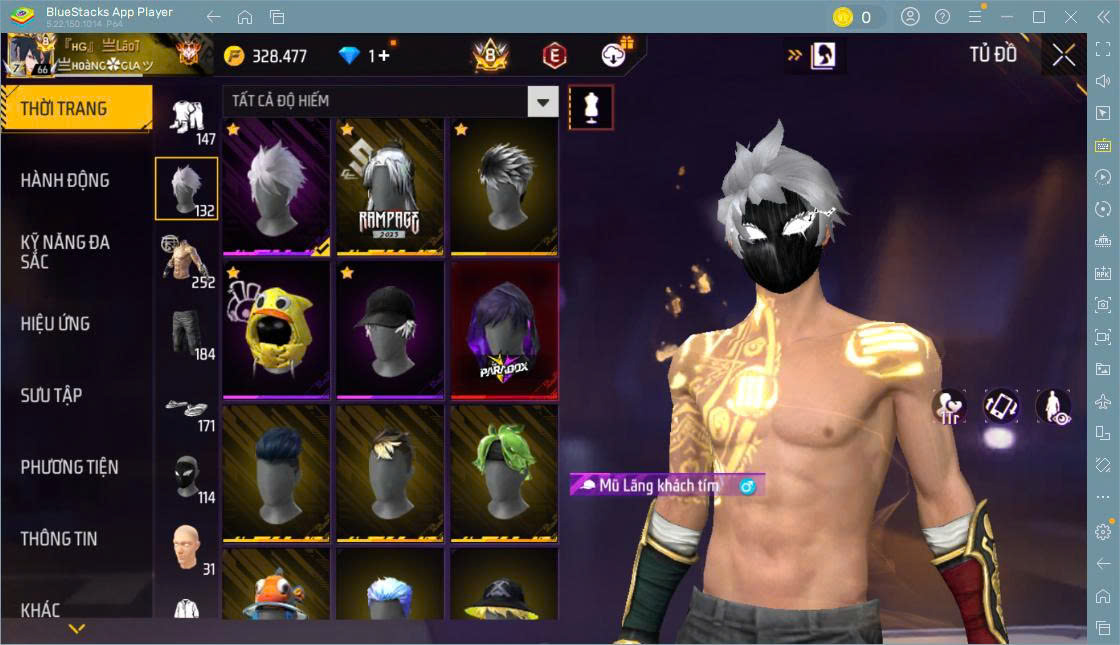The height and width of the screenshot is (645, 1120).
Task: Equip the green leafy hair item
Action: [x=504, y=472]
